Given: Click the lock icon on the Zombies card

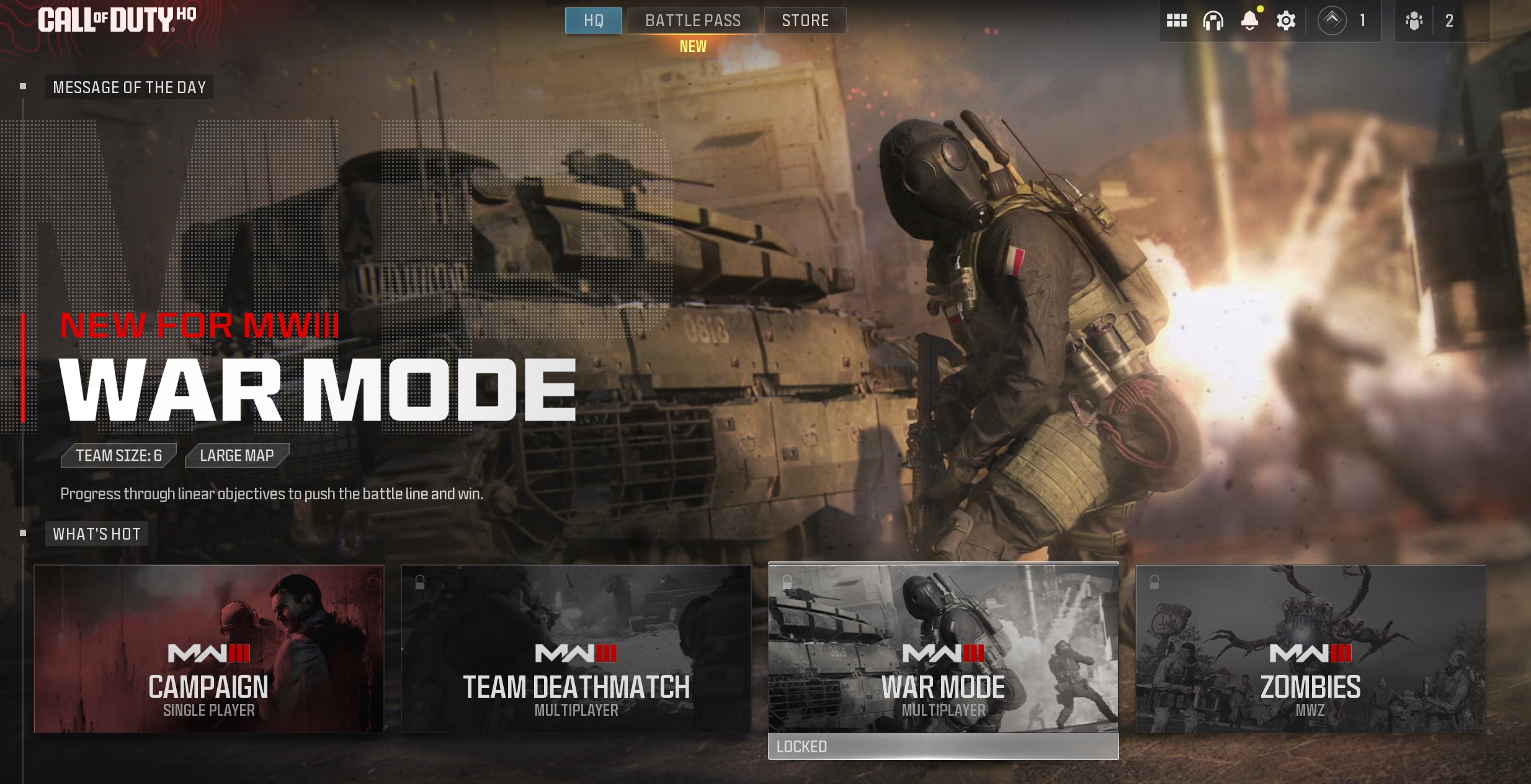Looking at the screenshot, I should click(x=1154, y=582).
